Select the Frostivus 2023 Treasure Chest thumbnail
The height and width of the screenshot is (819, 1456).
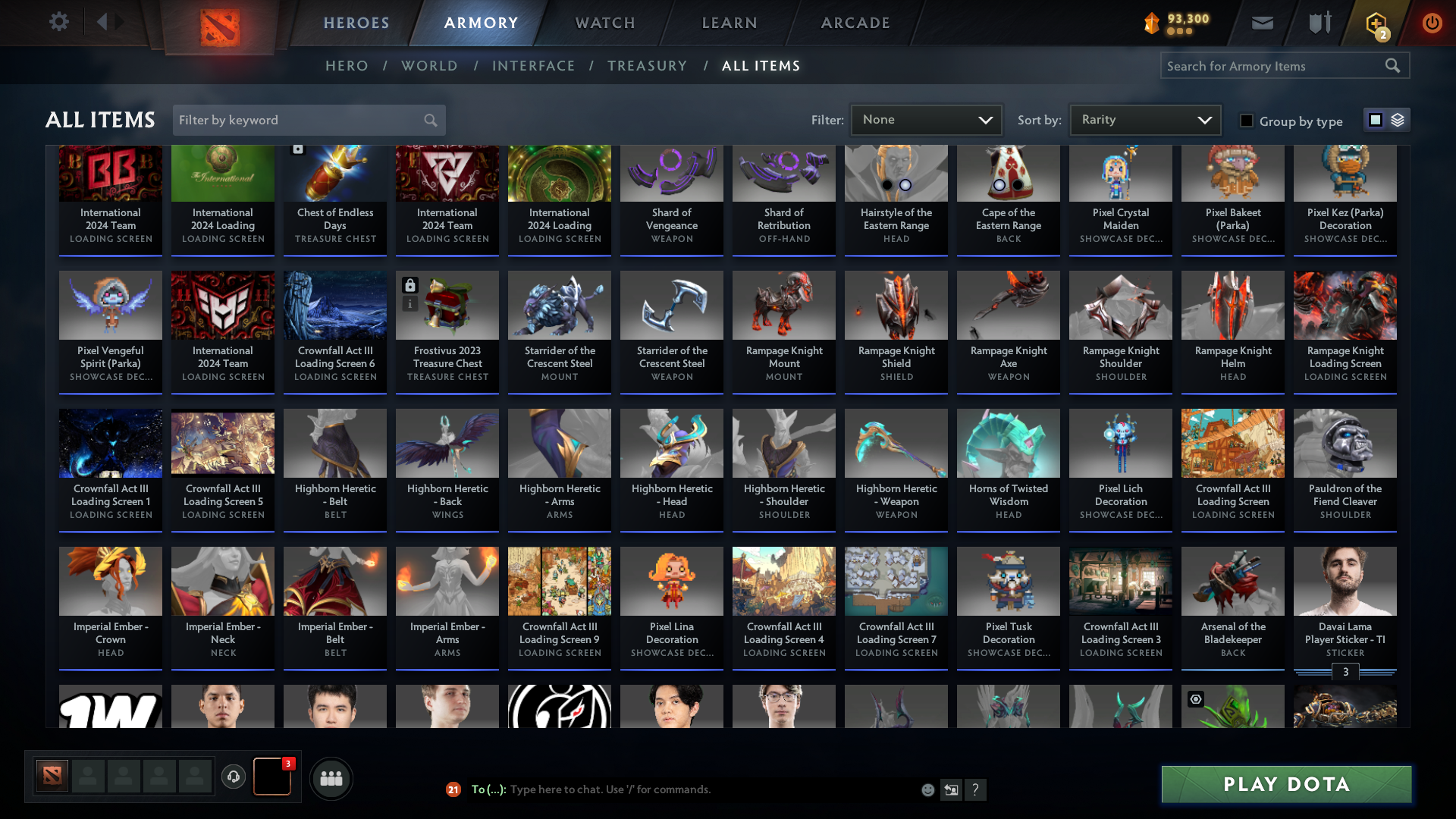(x=447, y=305)
